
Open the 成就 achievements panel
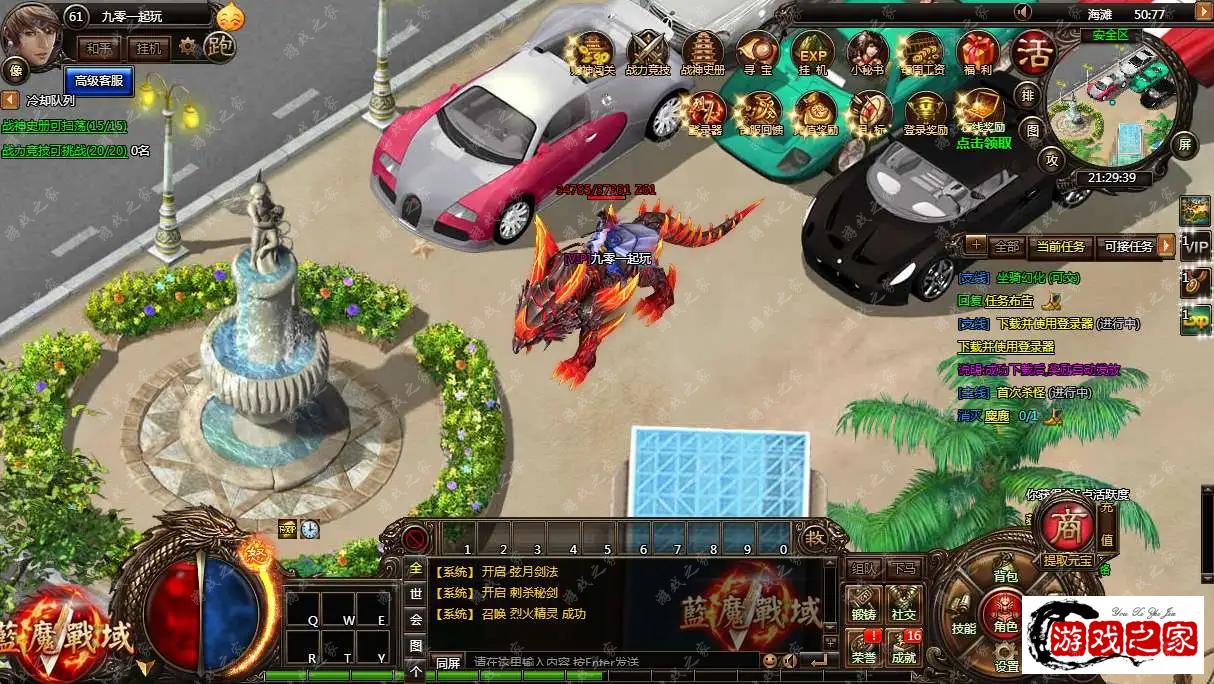point(904,647)
